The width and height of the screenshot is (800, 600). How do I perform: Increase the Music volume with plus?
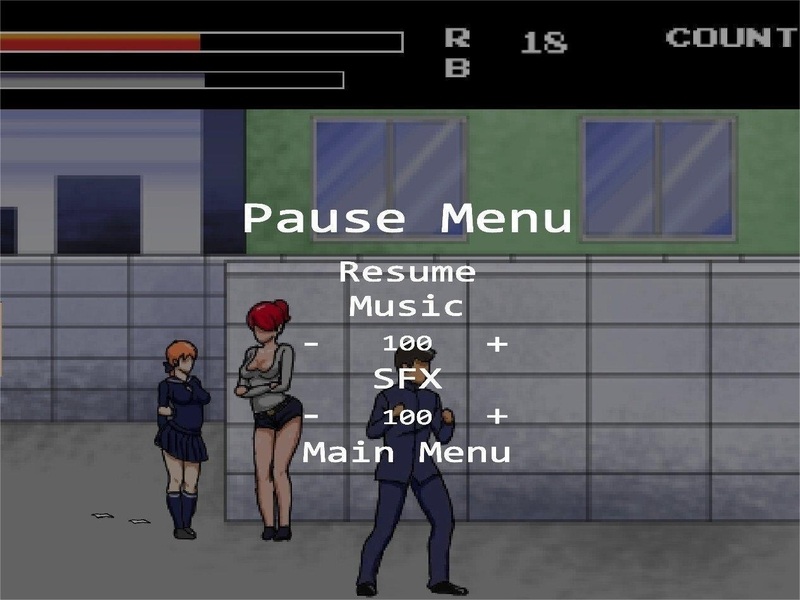tap(497, 344)
